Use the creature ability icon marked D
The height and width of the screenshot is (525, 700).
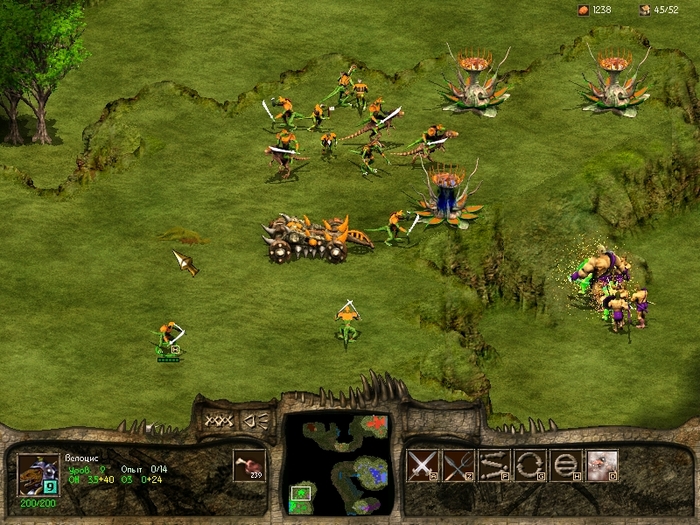click(602, 465)
